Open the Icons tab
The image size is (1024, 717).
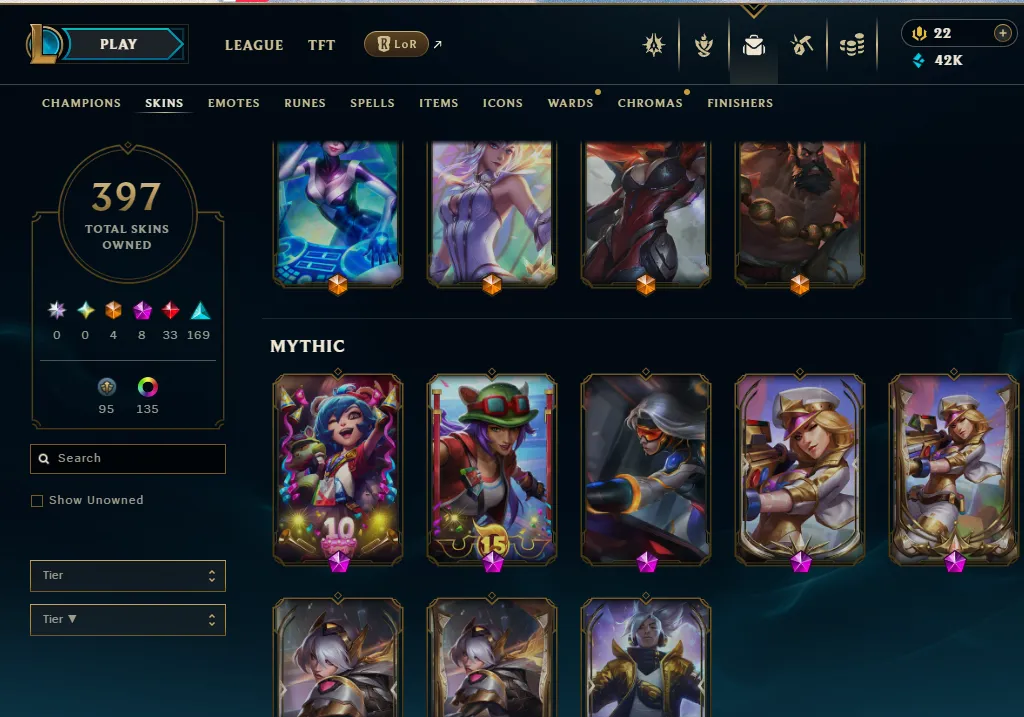pos(503,103)
